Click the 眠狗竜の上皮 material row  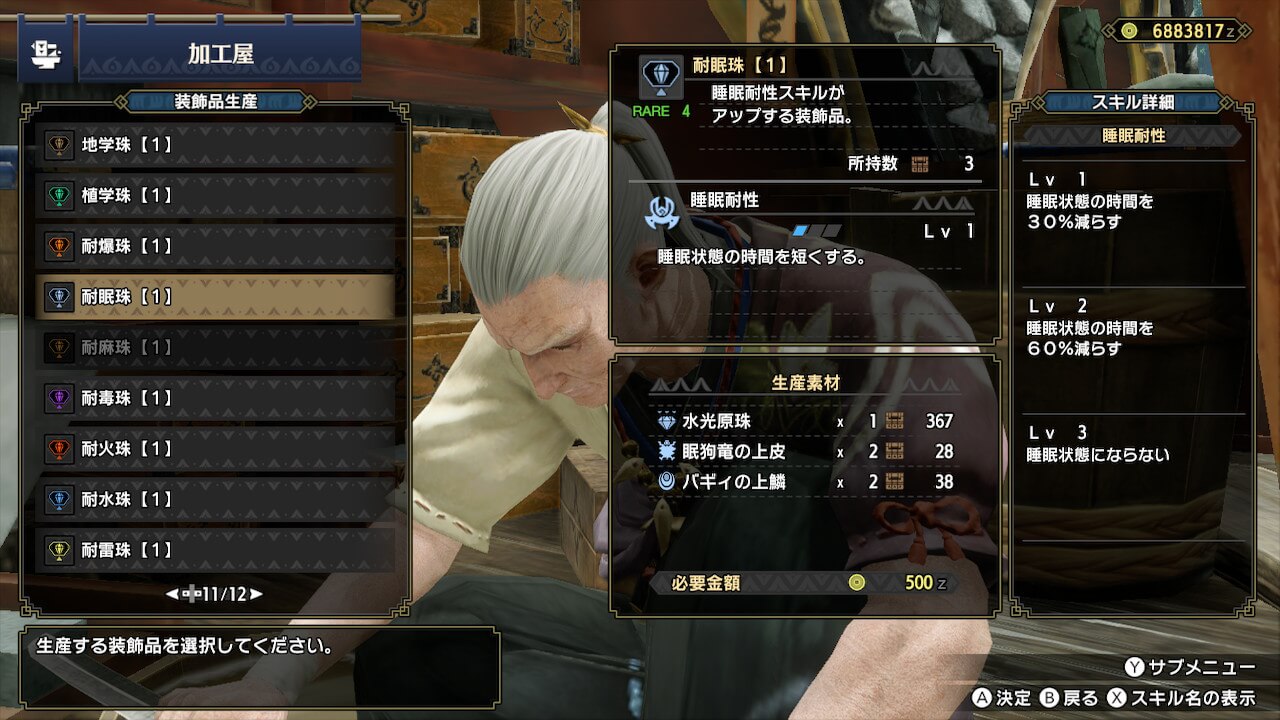(804, 452)
